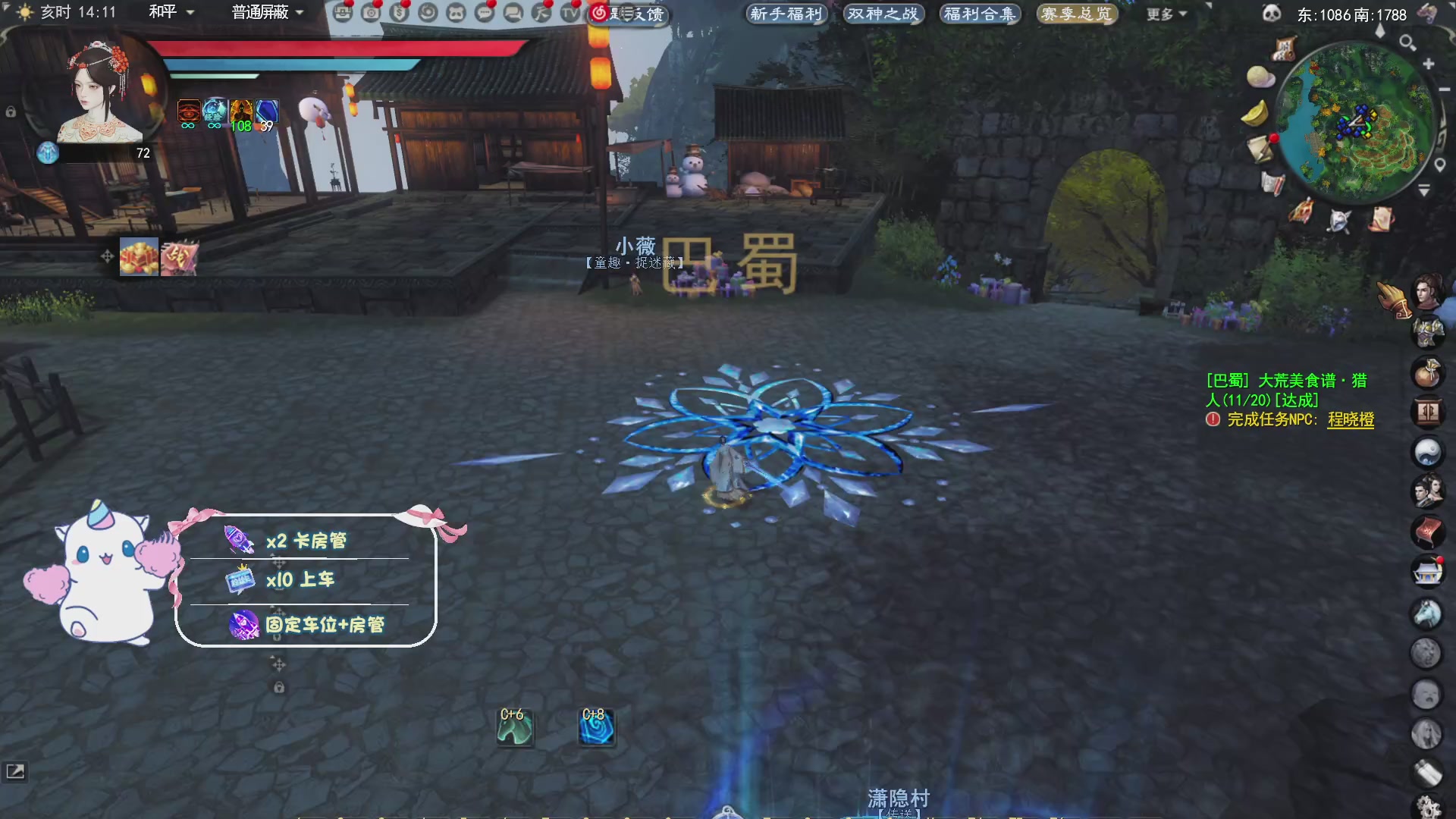Switch to the 赛季总览 menu item
The width and height of the screenshot is (1456, 819).
click(1077, 14)
